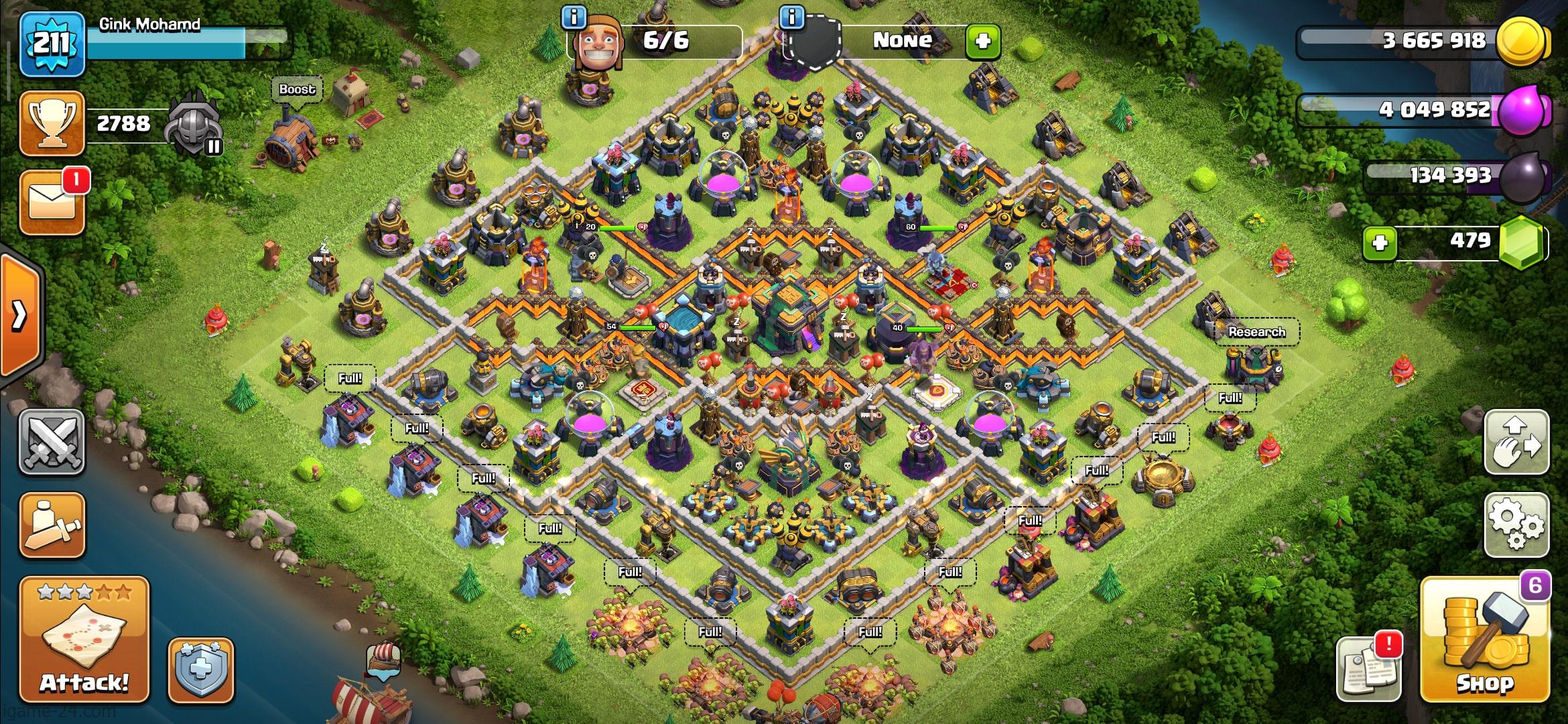
Task: Add gems with the green plus button
Action: [1380, 242]
